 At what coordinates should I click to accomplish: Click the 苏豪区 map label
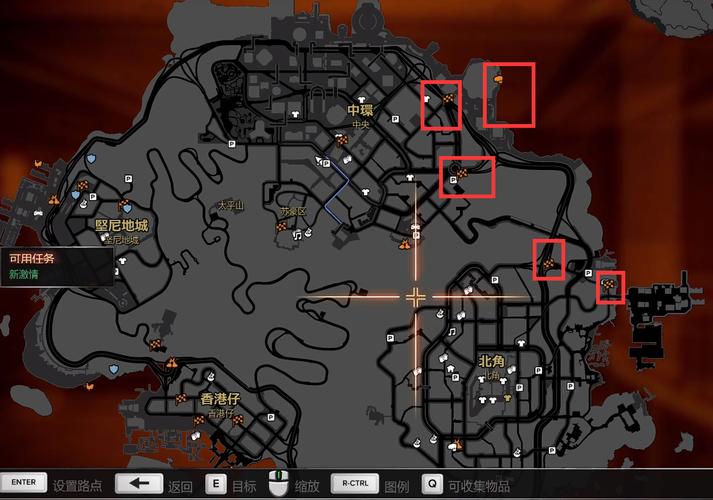[291, 212]
